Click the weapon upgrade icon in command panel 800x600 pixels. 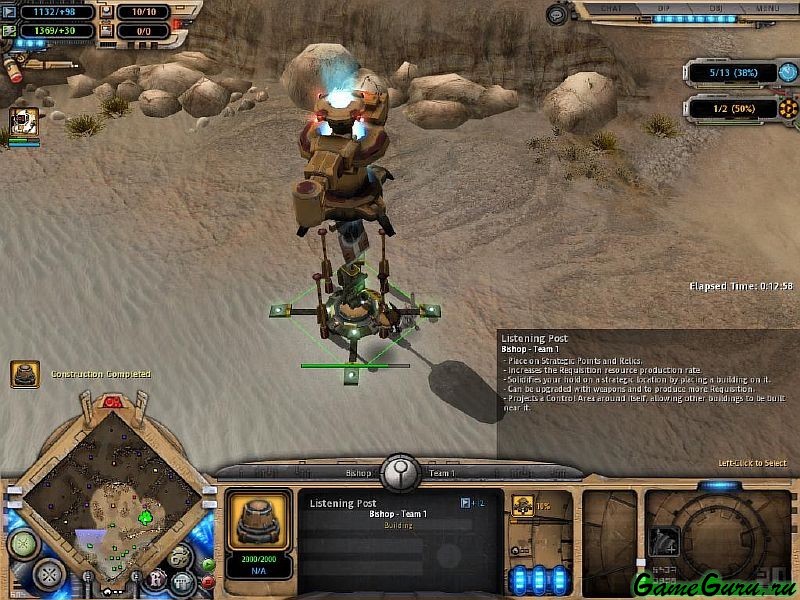662,541
